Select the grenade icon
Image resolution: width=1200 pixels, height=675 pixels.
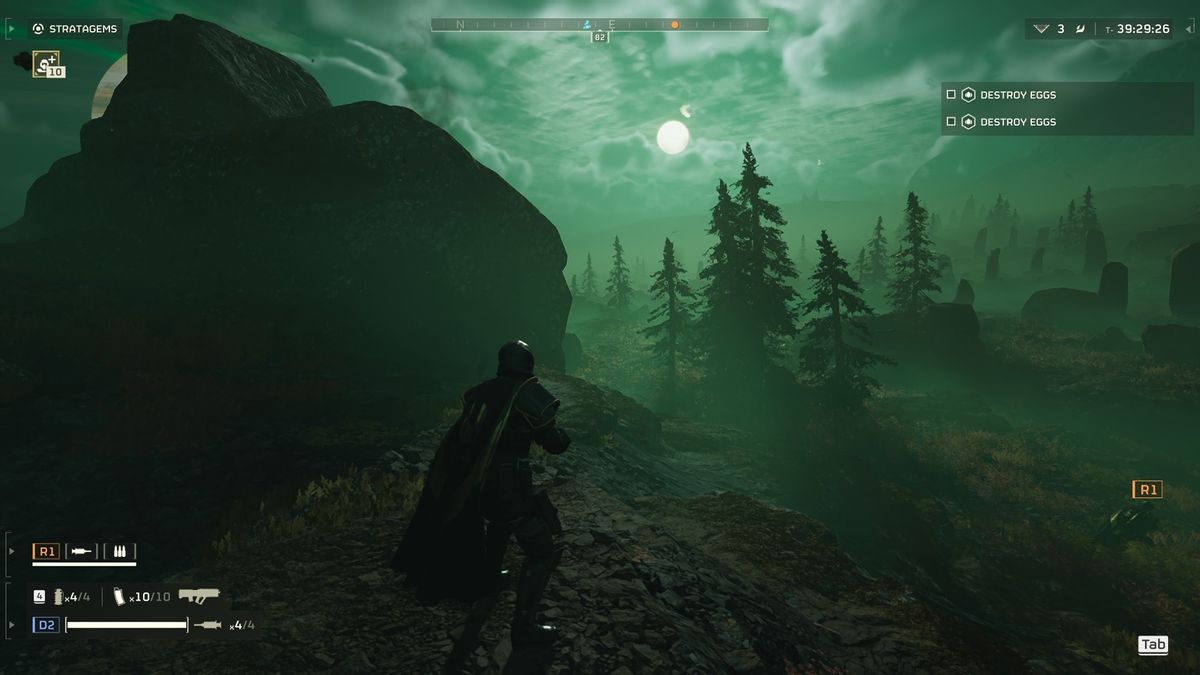[59, 597]
